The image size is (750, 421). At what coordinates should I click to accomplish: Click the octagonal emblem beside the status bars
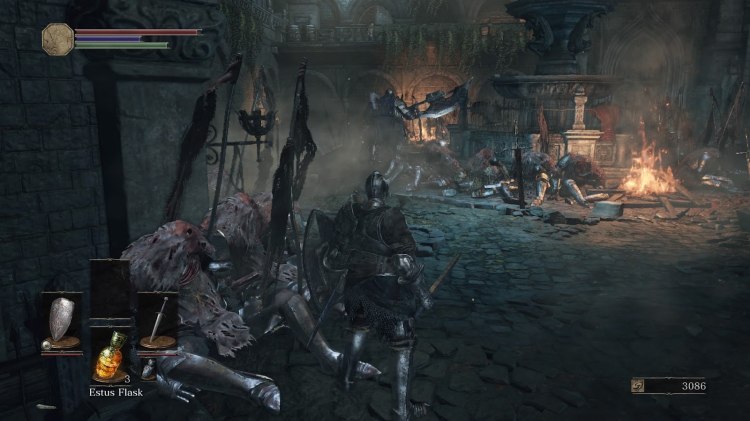click(x=57, y=38)
